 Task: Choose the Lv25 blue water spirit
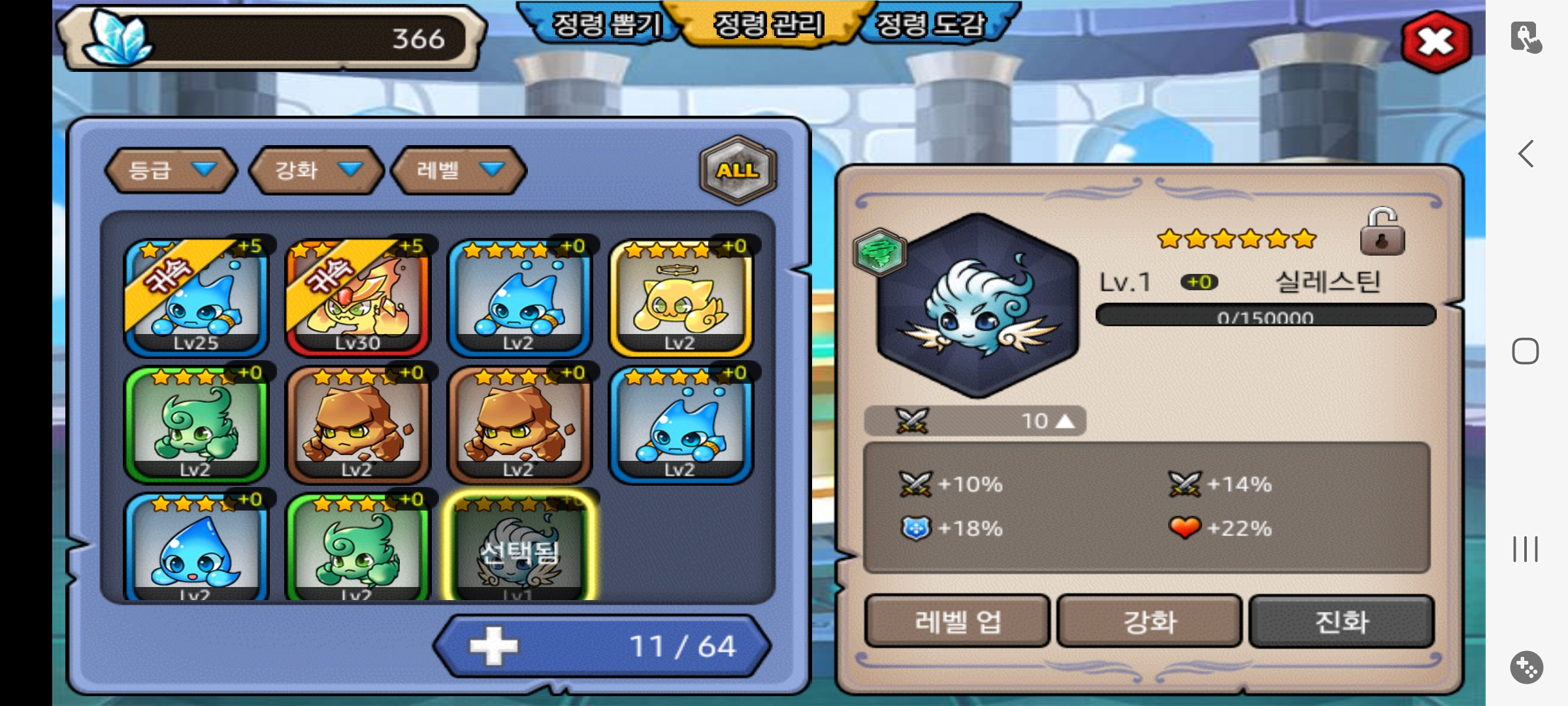196,297
